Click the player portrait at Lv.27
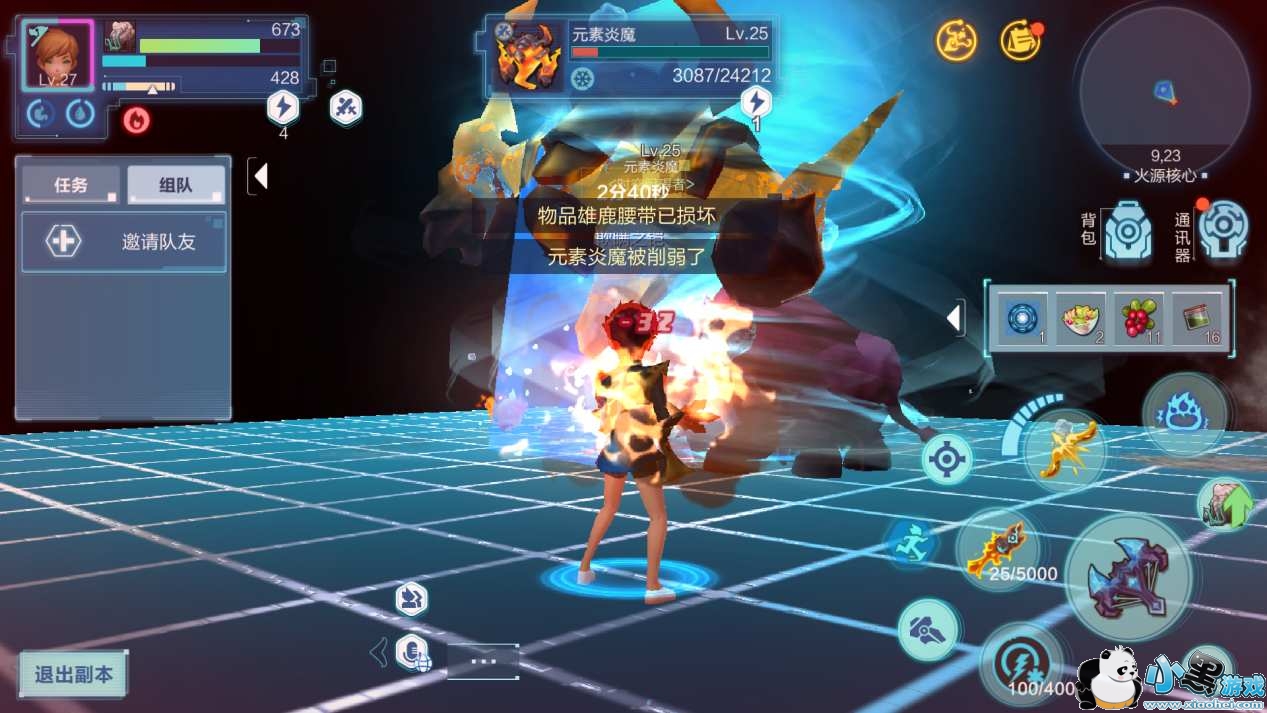This screenshot has width=1267, height=713. pos(58,55)
